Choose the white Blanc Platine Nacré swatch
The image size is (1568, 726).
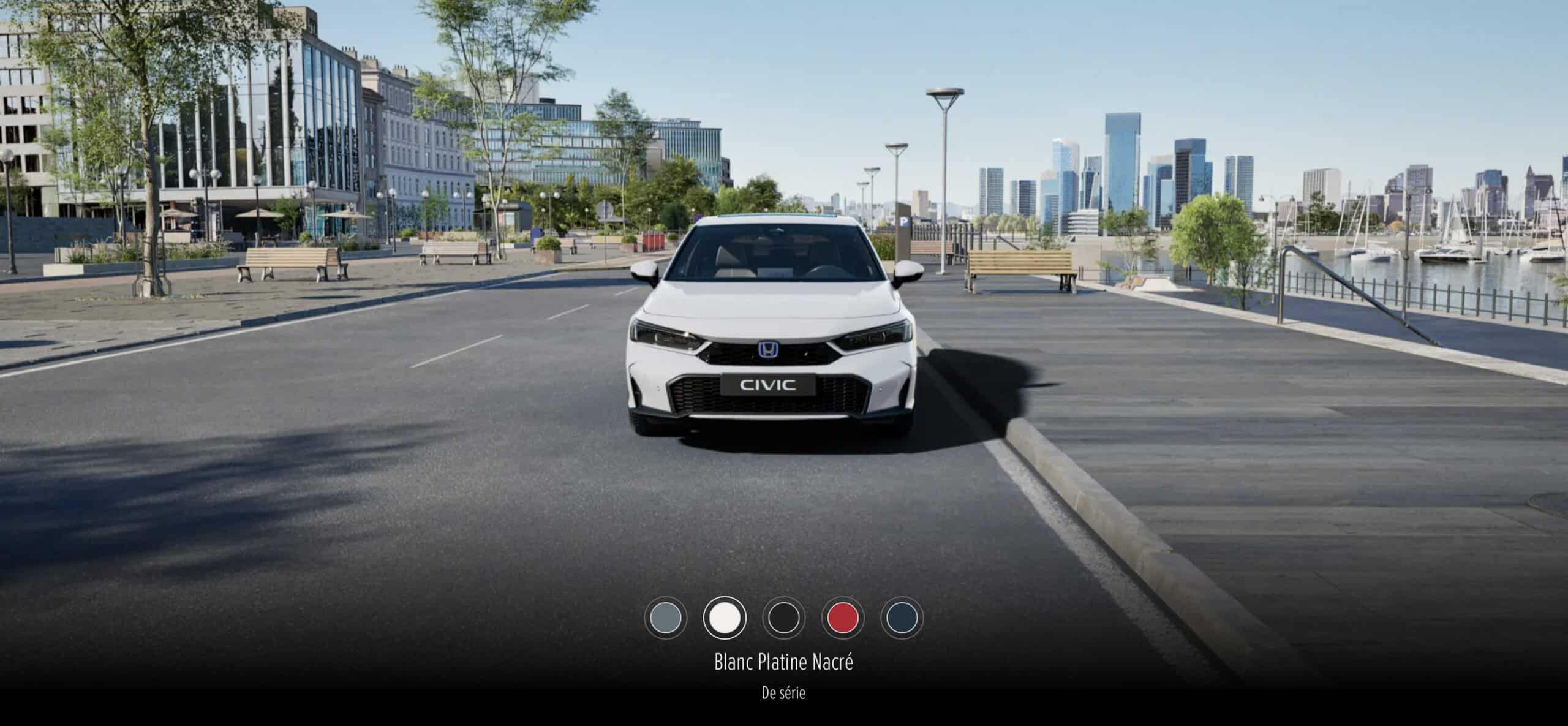coord(725,618)
